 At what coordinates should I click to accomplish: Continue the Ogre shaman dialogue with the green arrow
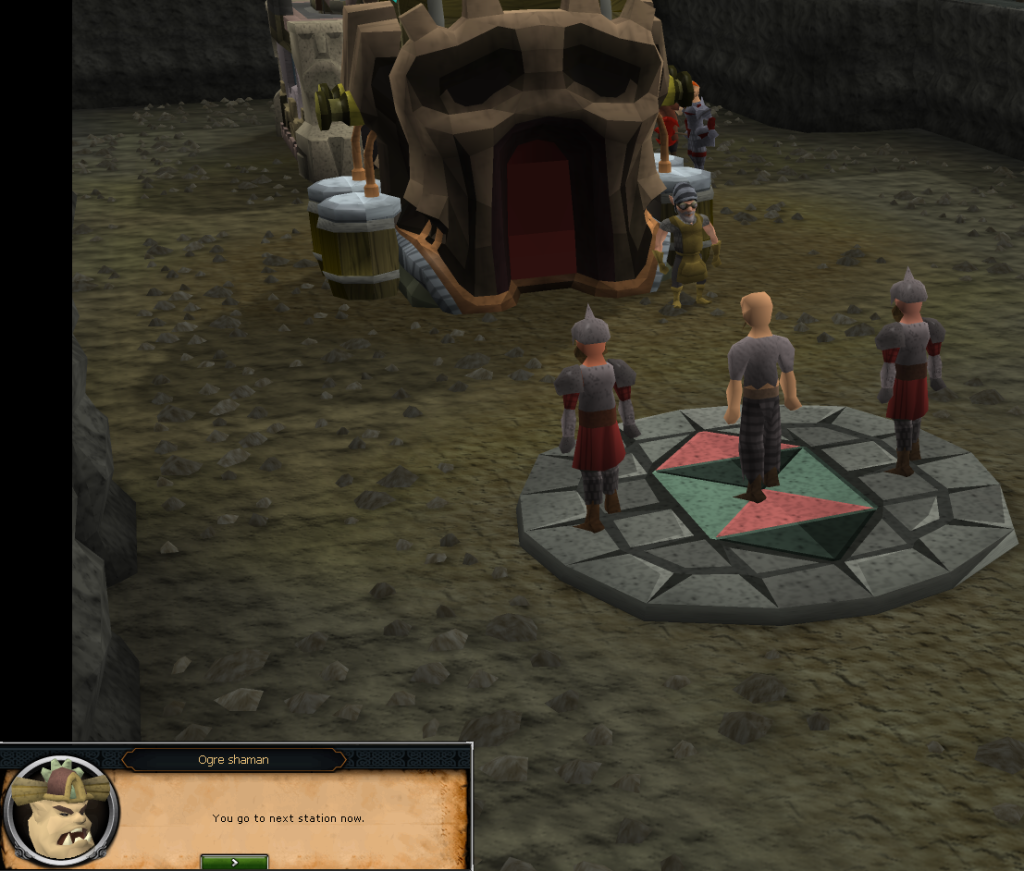click(x=234, y=861)
